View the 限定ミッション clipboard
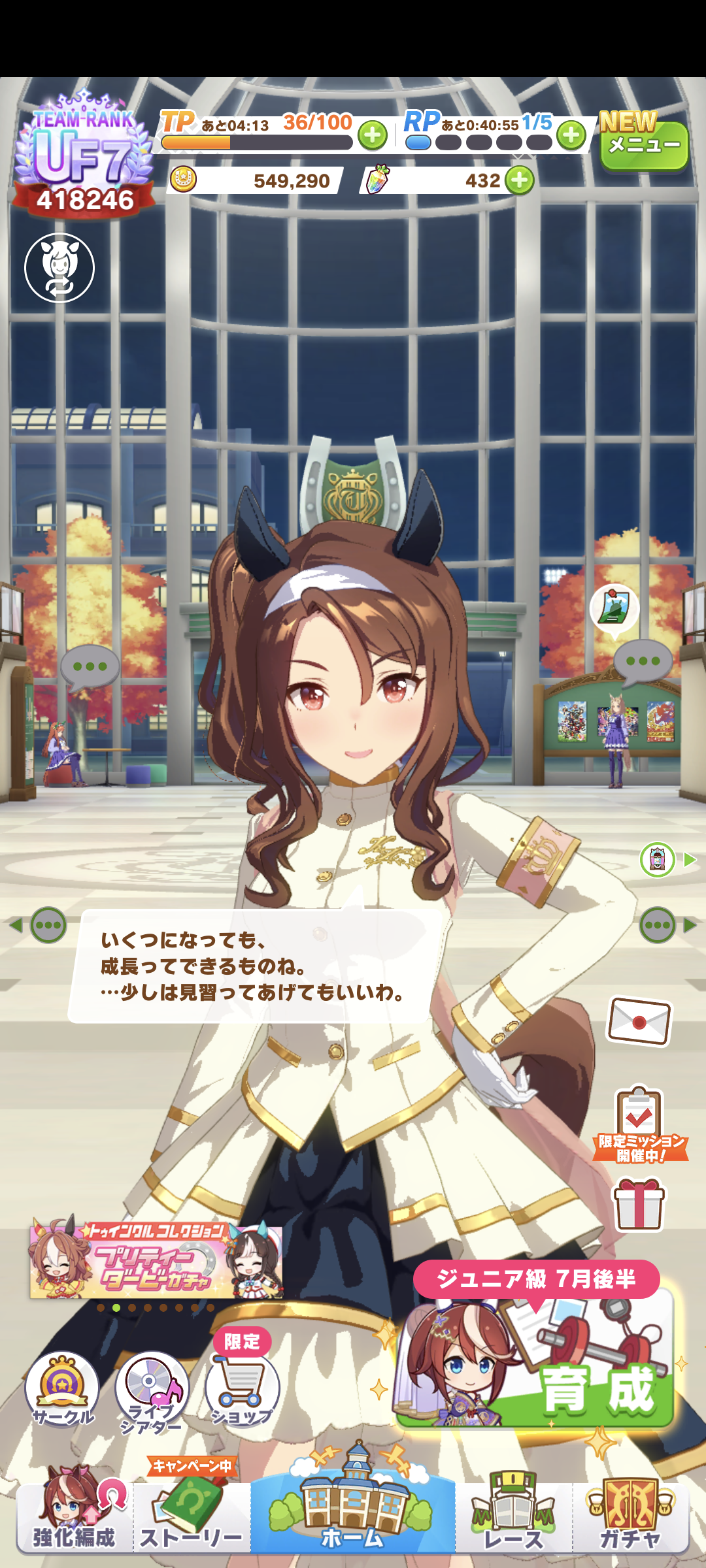The image size is (706, 1568). click(640, 1124)
